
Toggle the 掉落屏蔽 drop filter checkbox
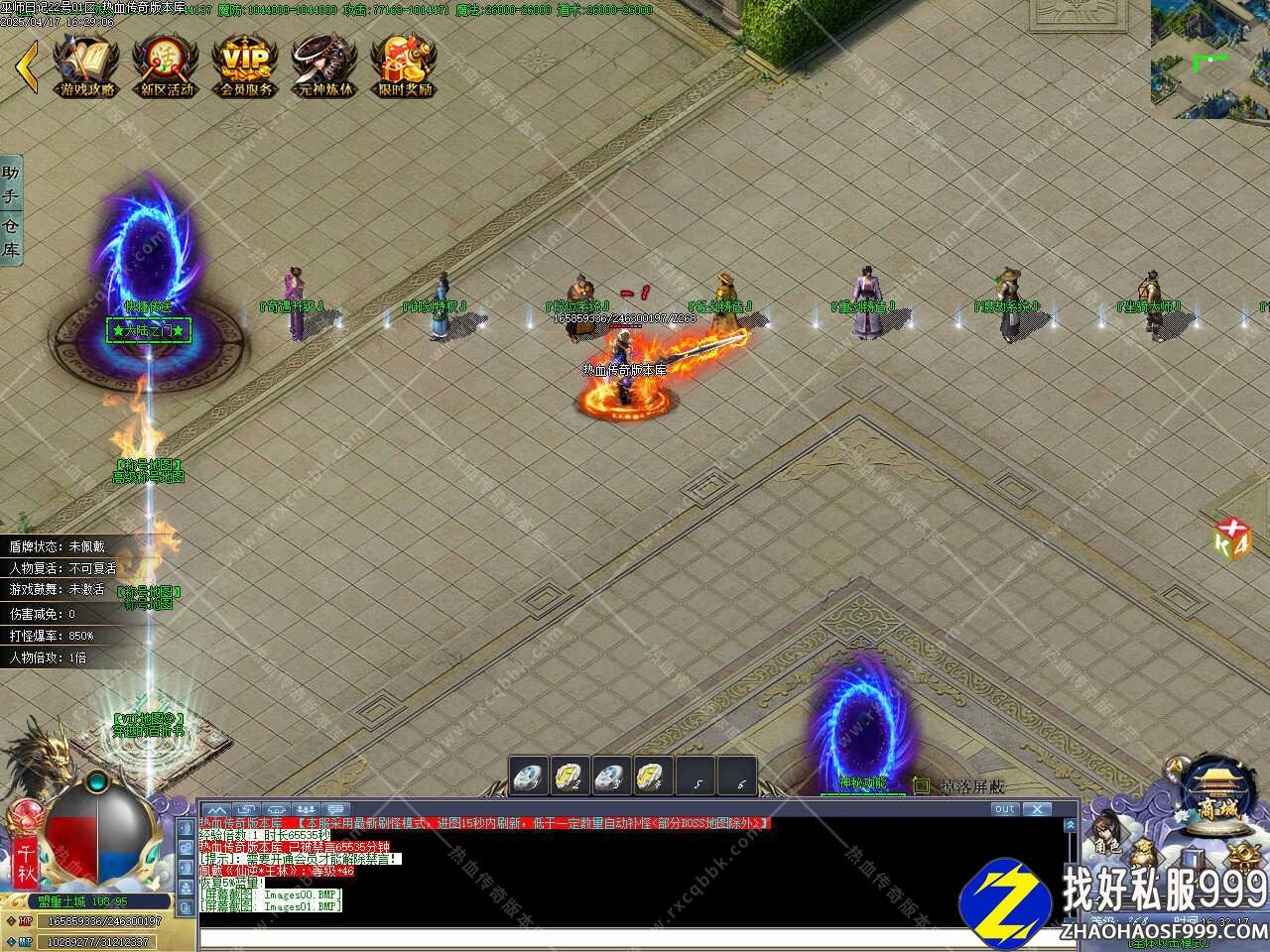(x=922, y=785)
